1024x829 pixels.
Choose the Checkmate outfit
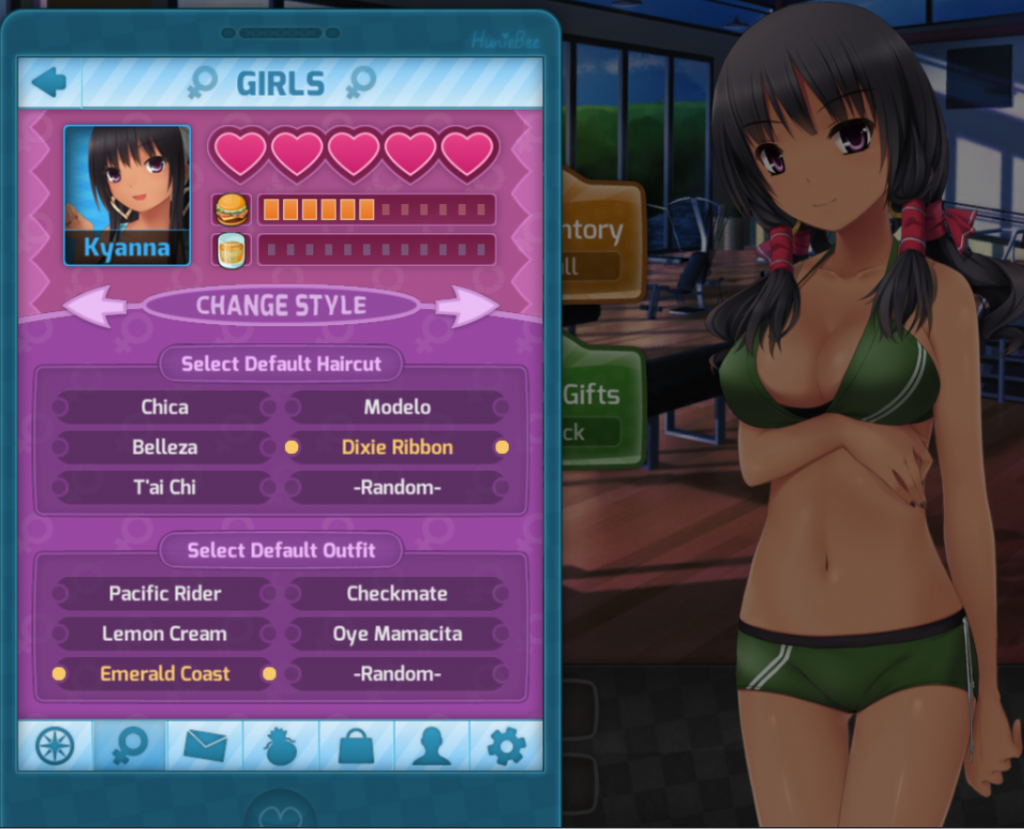(x=397, y=593)
